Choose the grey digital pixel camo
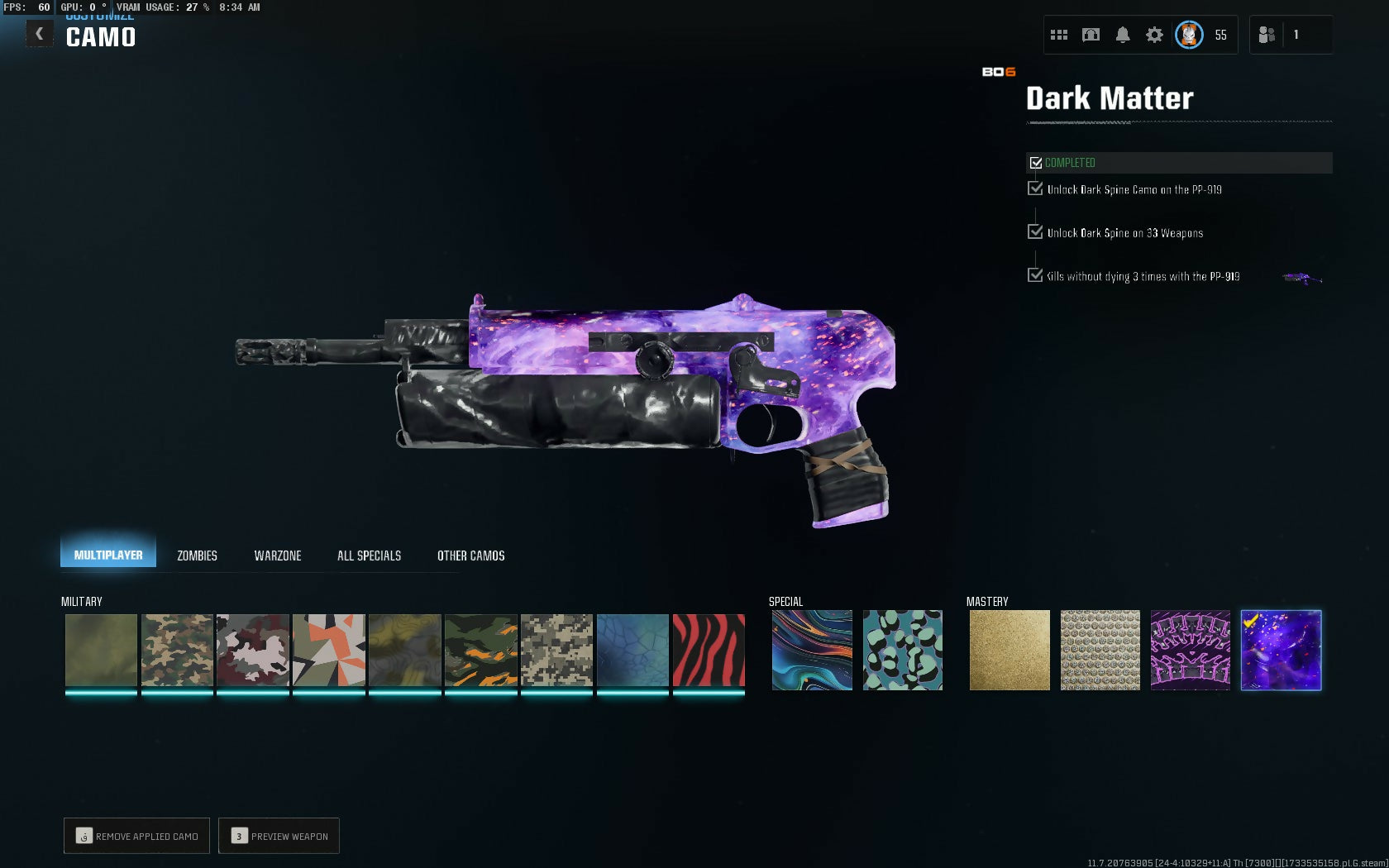Image resolution: width=1389 pixels, height=868 pixels. pos(556,651)
